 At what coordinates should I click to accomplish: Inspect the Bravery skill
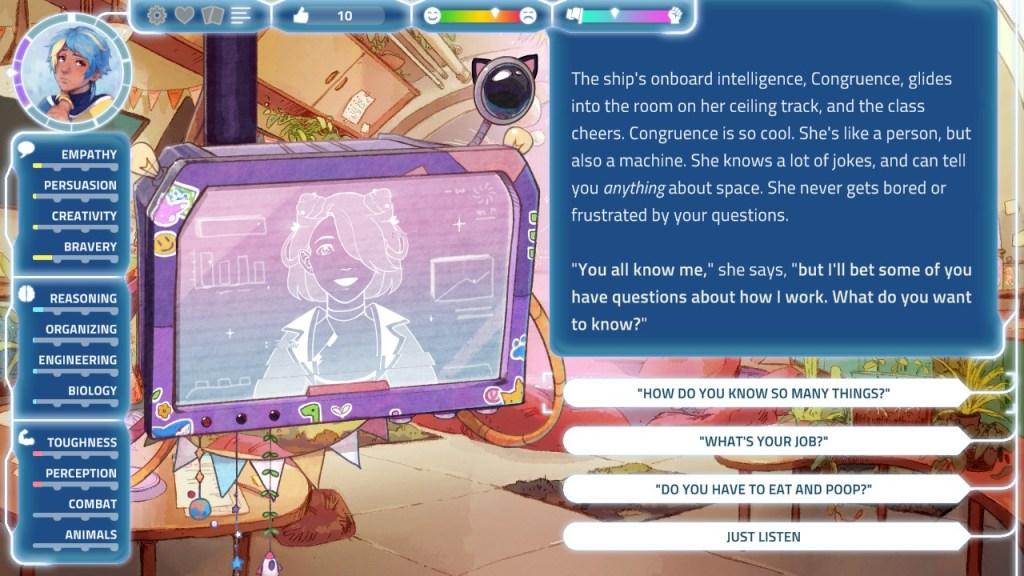pos(90,247)
